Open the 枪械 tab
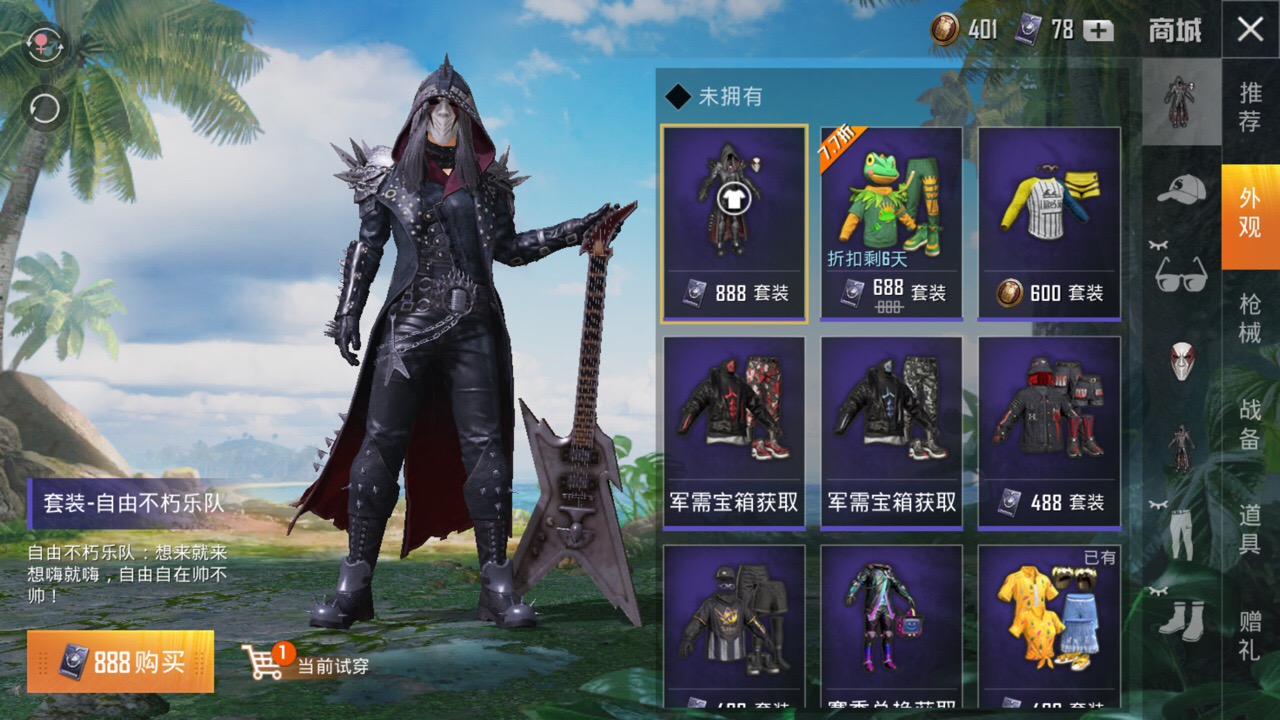 click(x=1250, y=319)
